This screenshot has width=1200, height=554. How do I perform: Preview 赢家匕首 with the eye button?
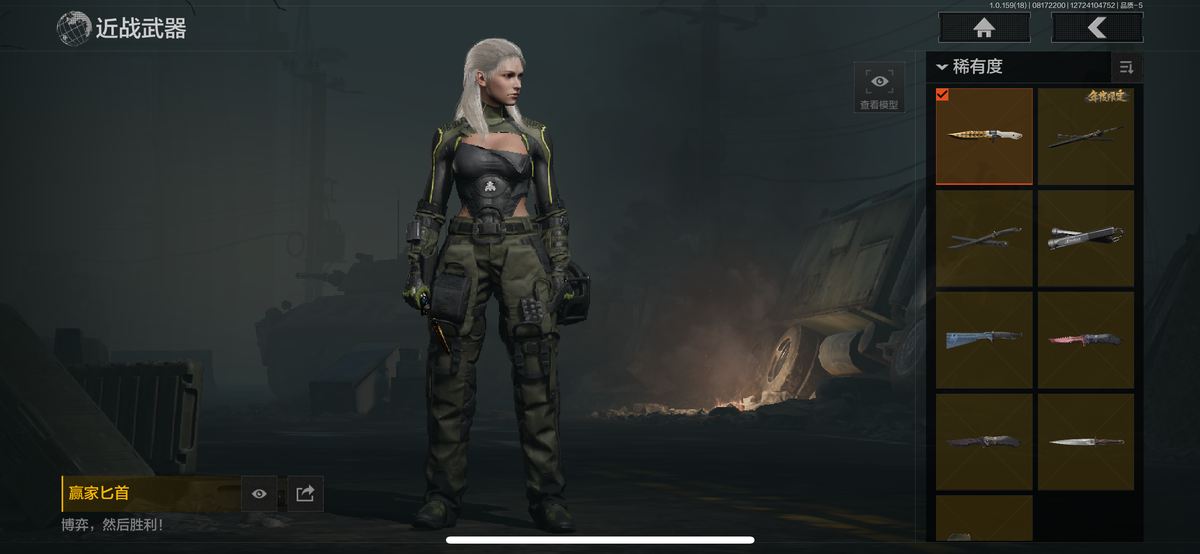pos(259,494)
